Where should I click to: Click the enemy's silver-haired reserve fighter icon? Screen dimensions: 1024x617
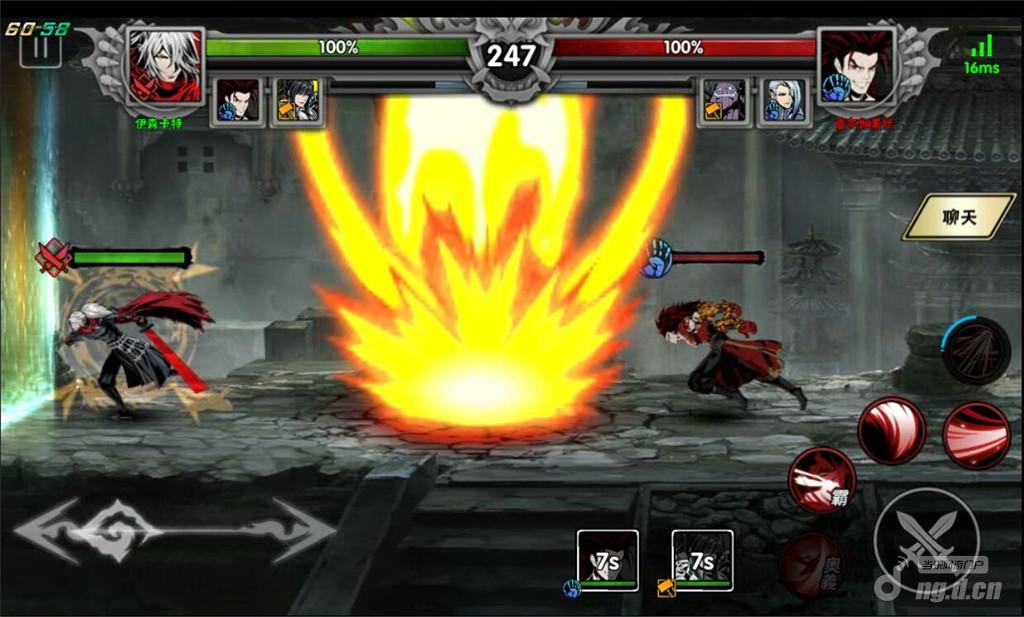point(784,101)
